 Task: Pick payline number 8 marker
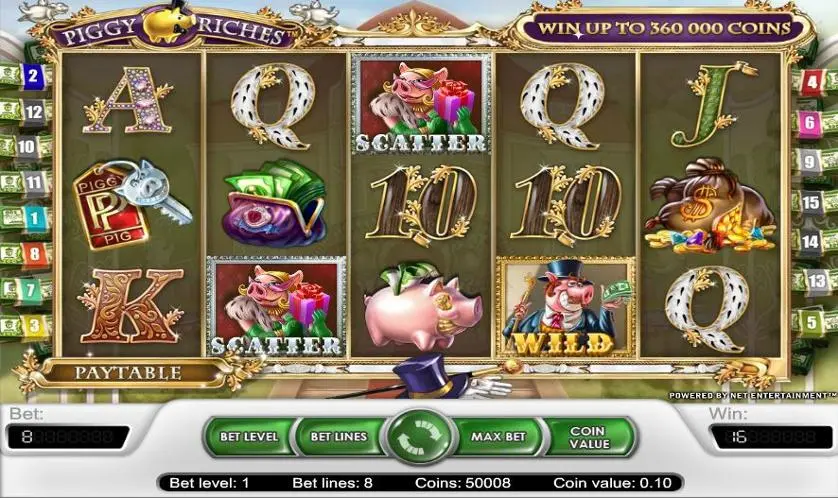pos(34,253)
